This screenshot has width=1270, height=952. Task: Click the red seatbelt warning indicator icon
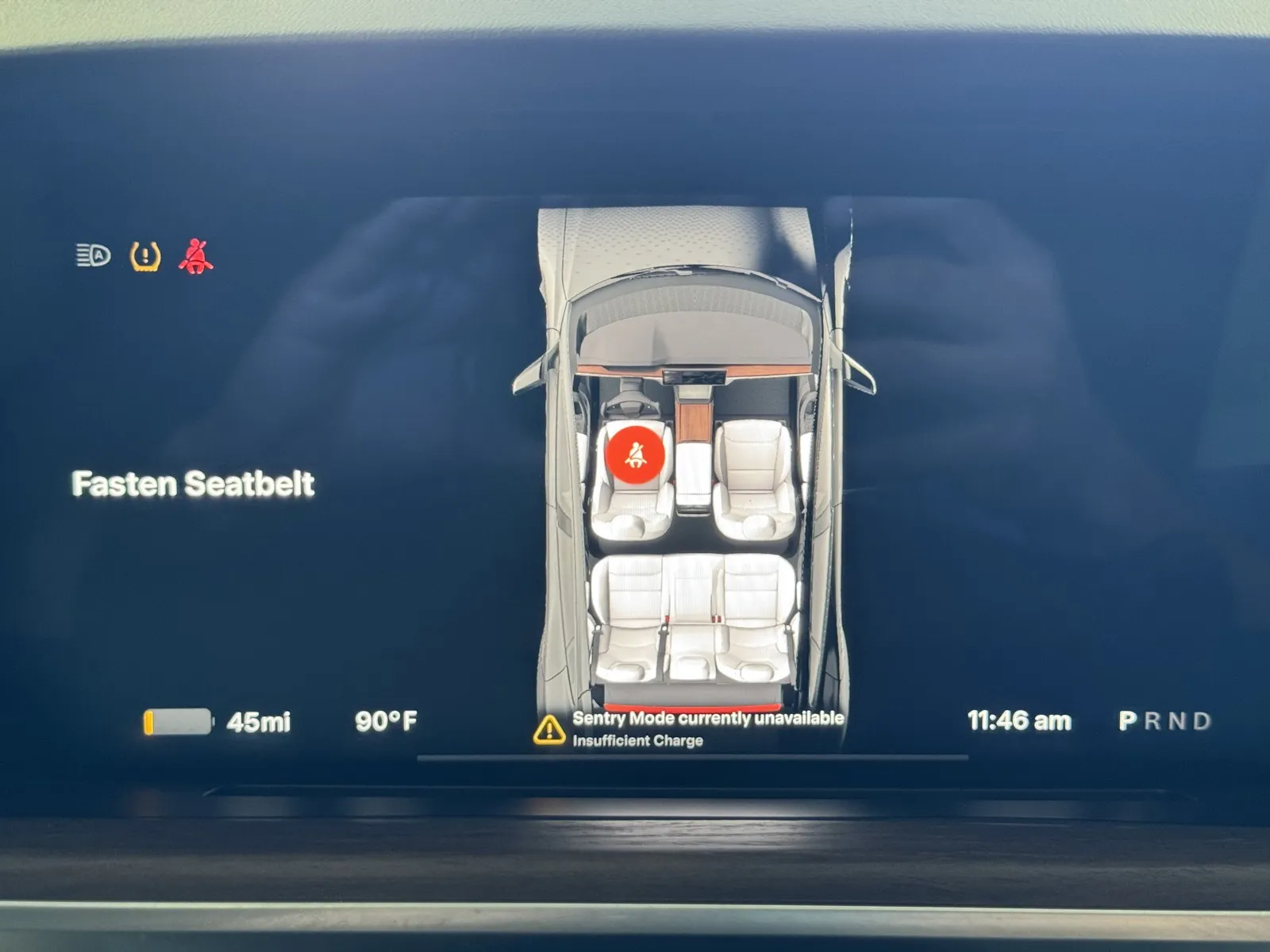point(195,256)
